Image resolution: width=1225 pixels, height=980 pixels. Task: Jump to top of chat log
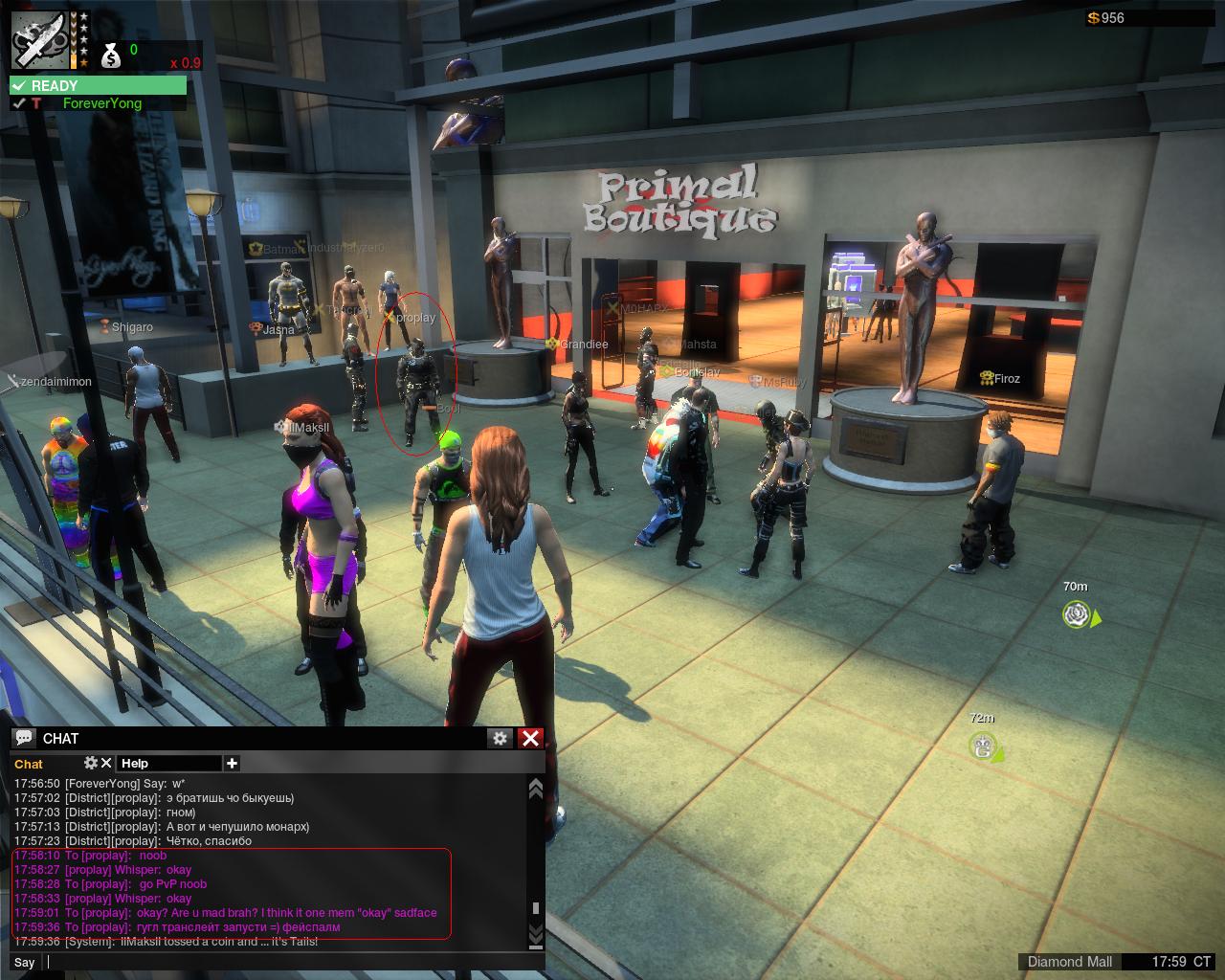536,789
